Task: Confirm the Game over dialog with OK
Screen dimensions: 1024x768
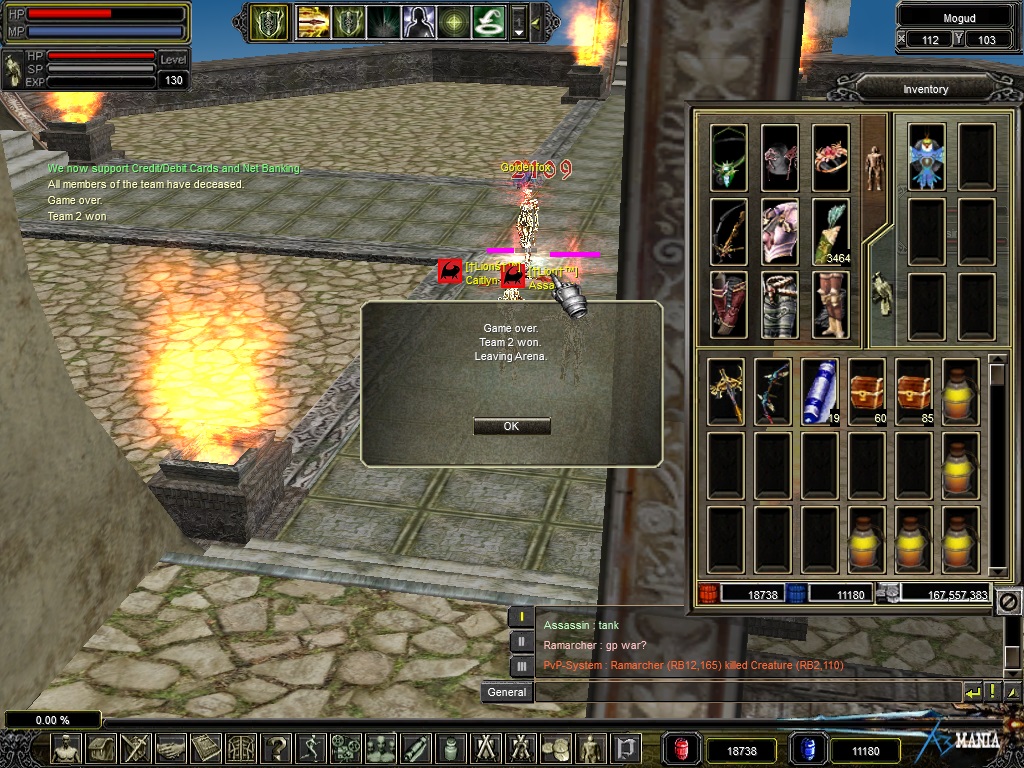Action: [511, 426]
